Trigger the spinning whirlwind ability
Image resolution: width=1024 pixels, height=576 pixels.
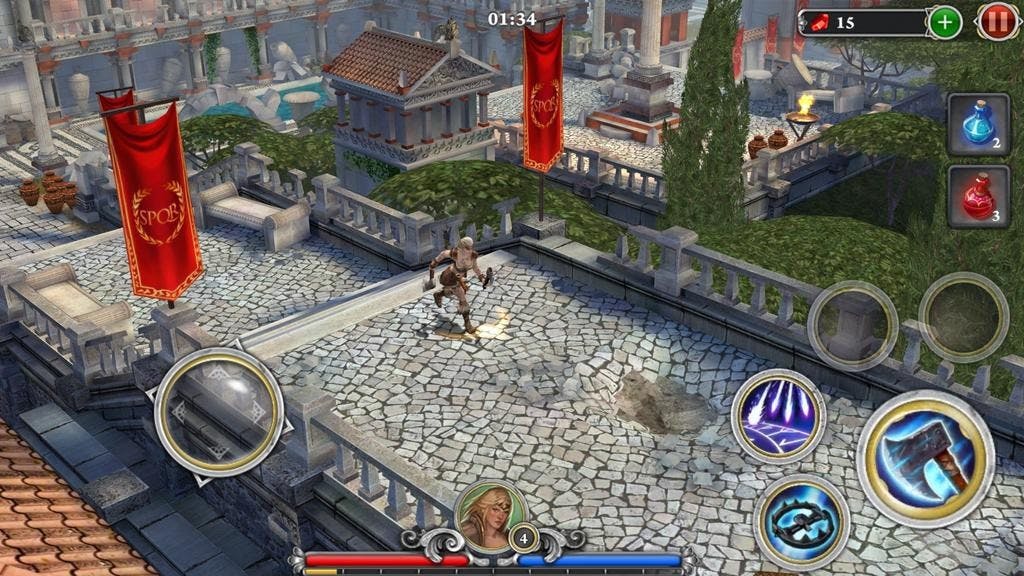[x=801, y=522]
